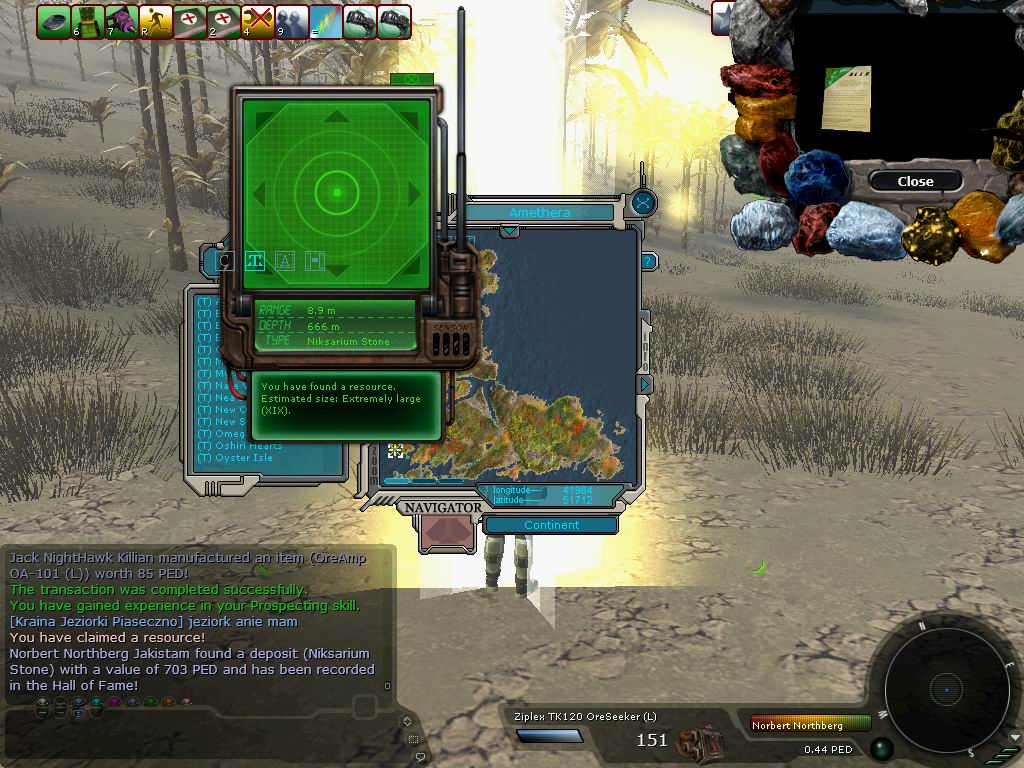Image resolution: width=1024 pixels, height=768 pixels.
Task: Select the two-people silhouette hotbar icon
Action: click(293, 22)
